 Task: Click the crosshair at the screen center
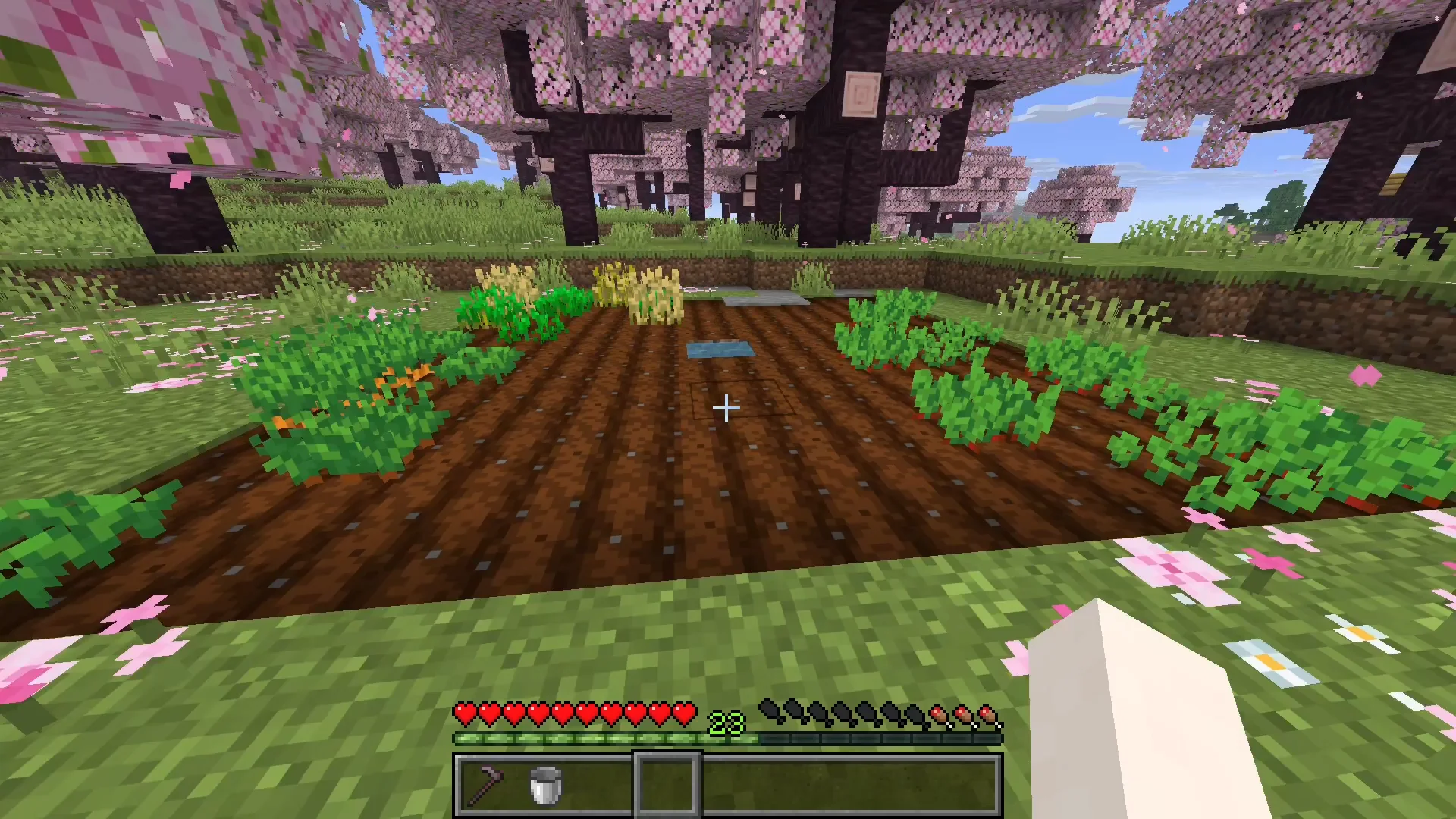pyautogui.click(x=726, y=409)
